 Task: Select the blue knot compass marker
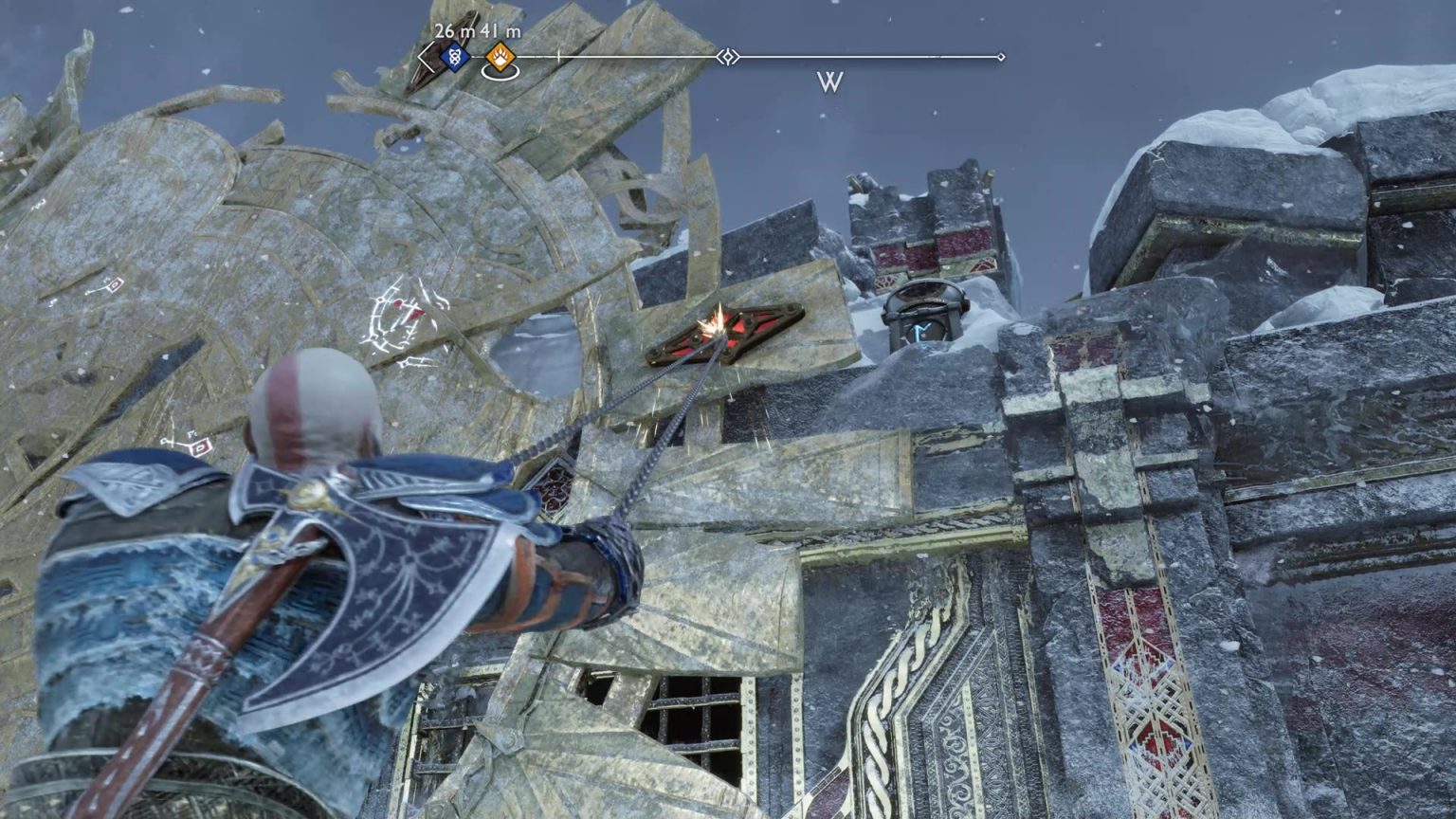click(x=456, y=58)
